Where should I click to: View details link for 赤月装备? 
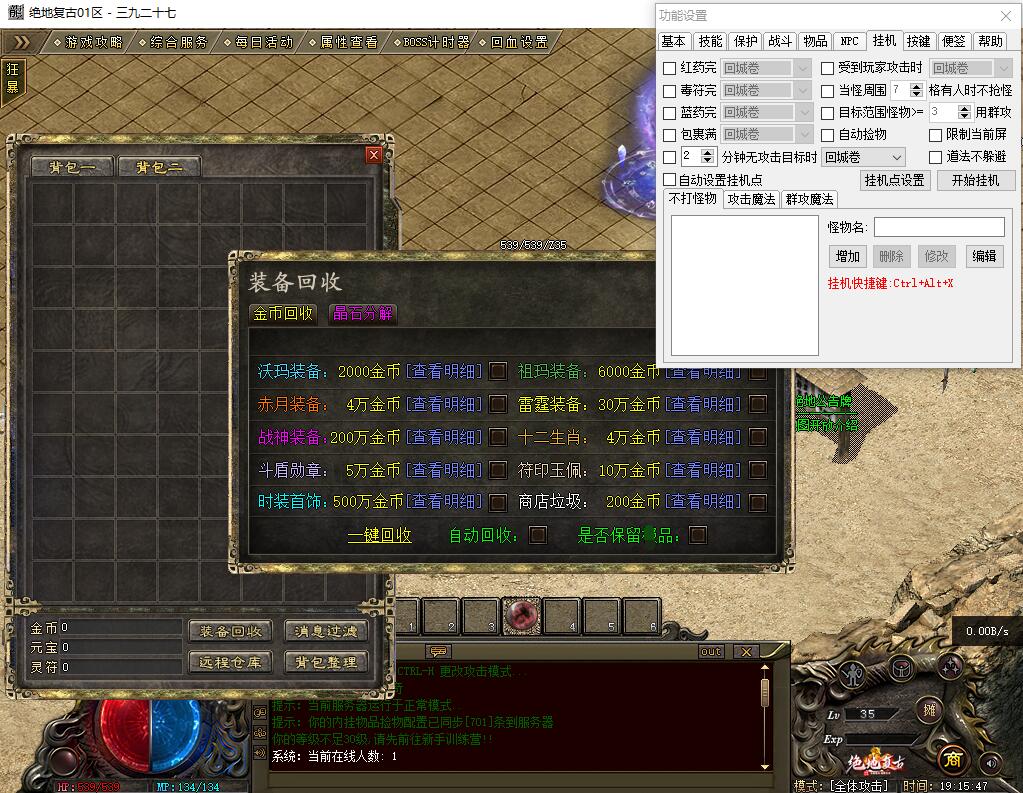pyautogui.click(x=443, y=404)
